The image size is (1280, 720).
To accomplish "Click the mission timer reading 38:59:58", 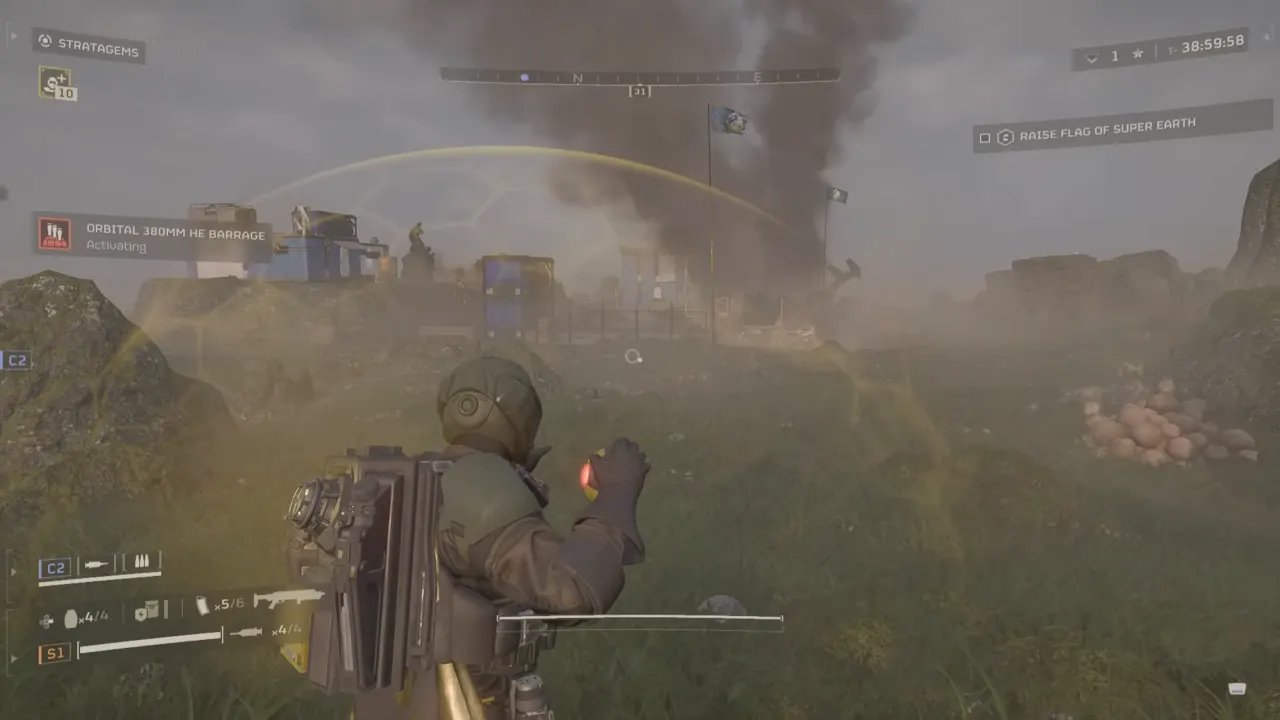I will 1213,44.
